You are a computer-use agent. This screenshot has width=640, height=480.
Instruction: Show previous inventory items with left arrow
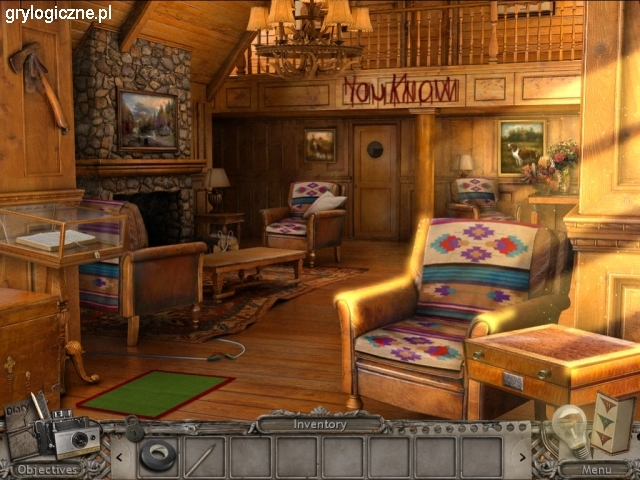pyautogui.click(x=120, y=457)
